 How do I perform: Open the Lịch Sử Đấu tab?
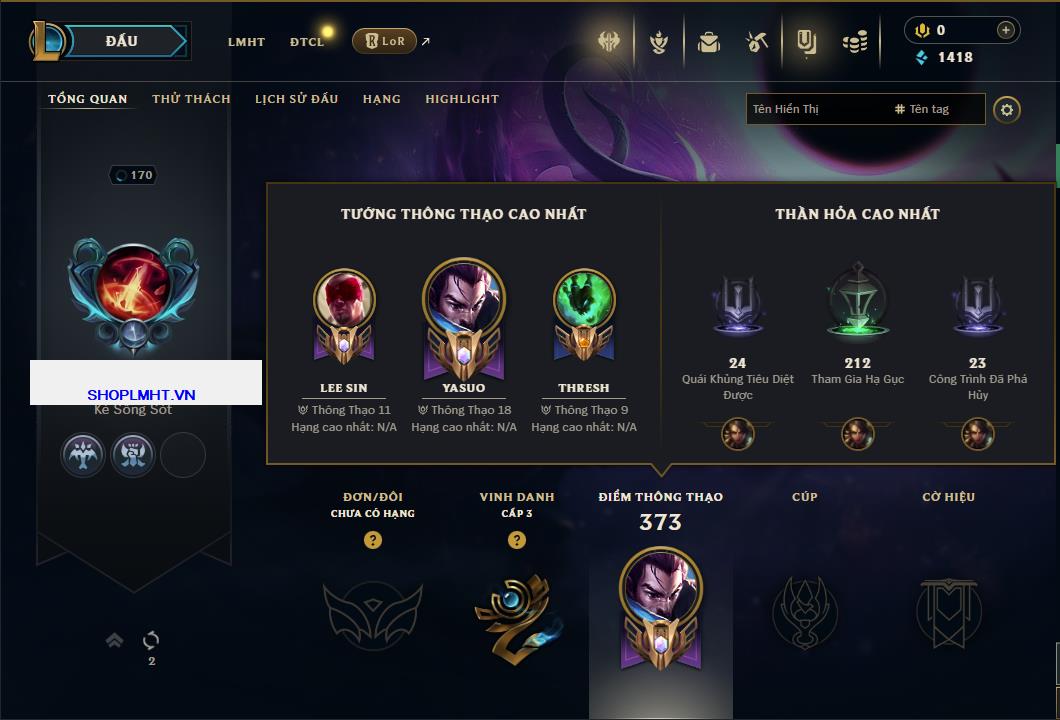click(296, 99)
